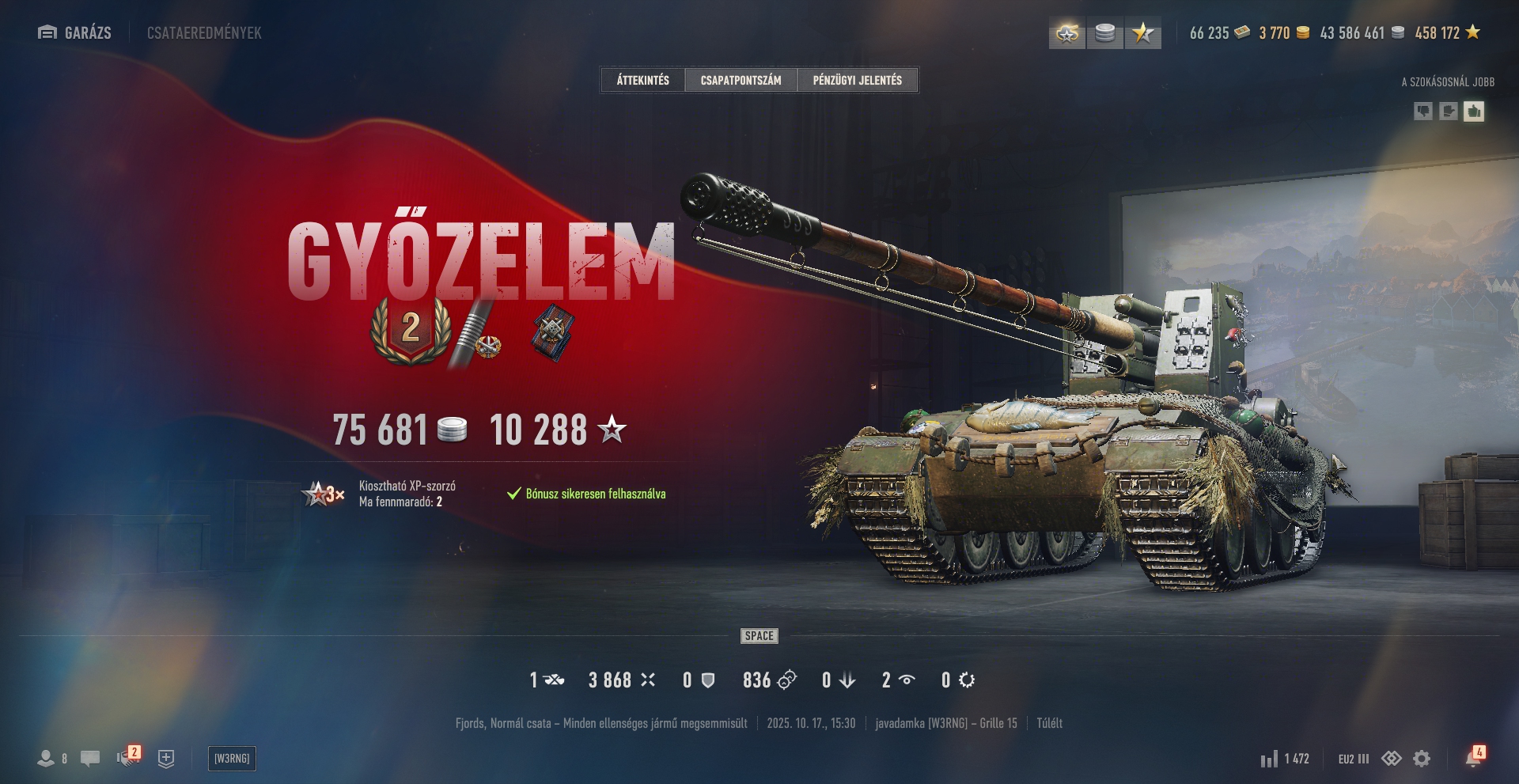Open the gold star experience reserve icon
This screenshot has height=784, width=1519.
click(1142, 33)
